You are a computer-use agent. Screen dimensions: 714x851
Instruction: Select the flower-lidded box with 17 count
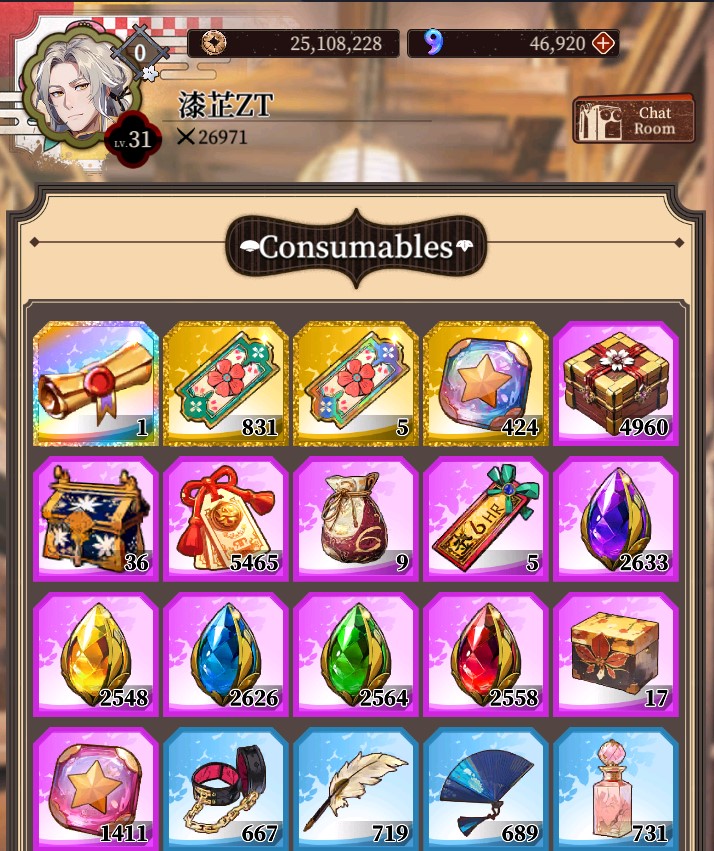(616, 654)
